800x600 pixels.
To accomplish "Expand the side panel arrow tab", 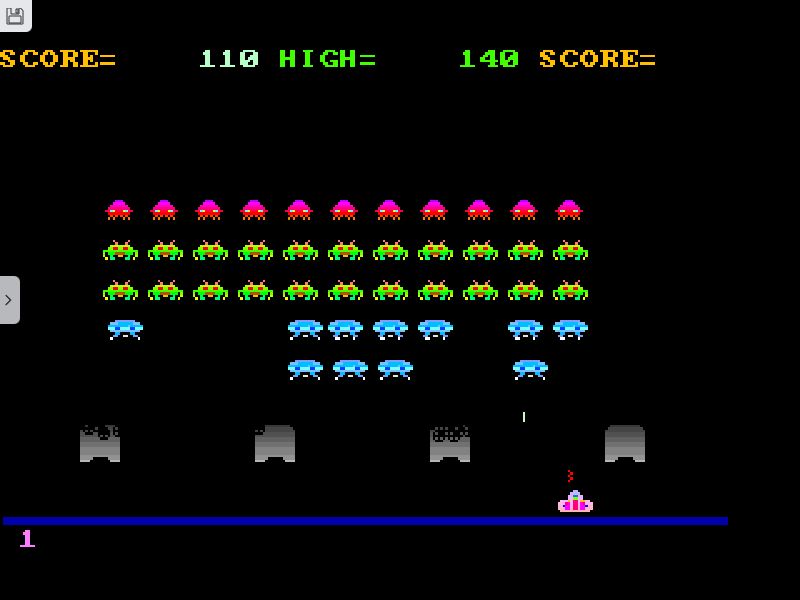I will 9,299.
